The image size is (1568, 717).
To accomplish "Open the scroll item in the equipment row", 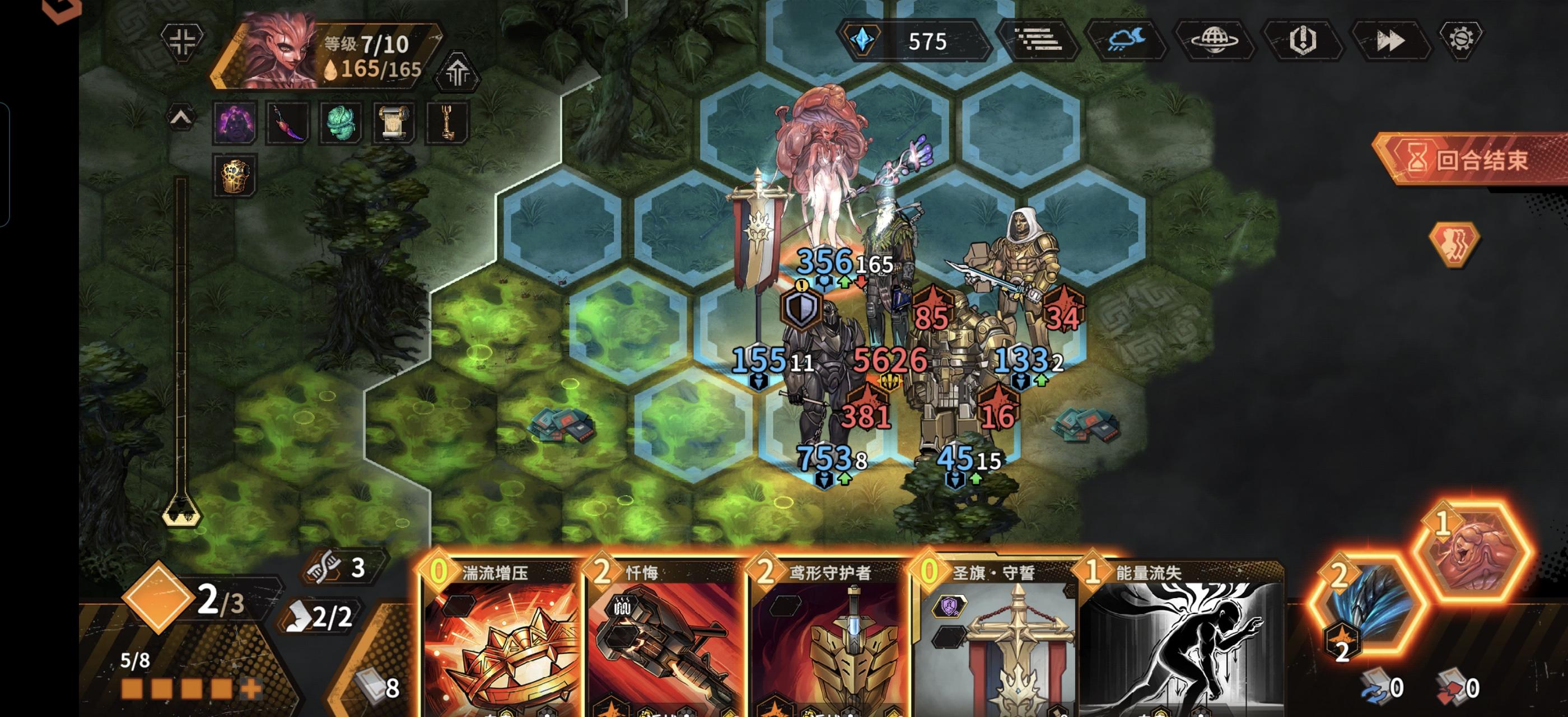I will [x=394, y=123].
